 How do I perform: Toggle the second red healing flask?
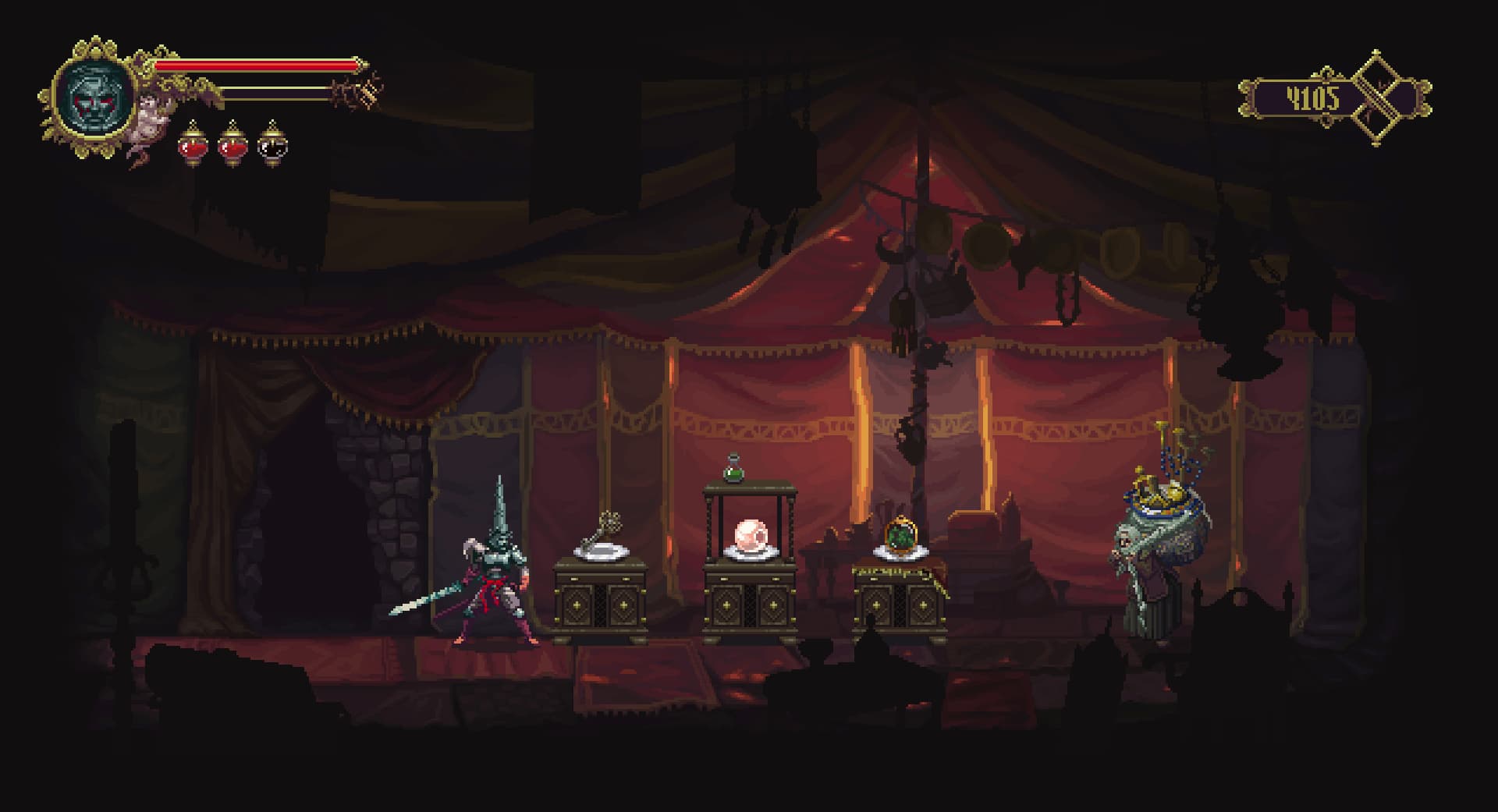pyautogui.click(x=232, y=146)
